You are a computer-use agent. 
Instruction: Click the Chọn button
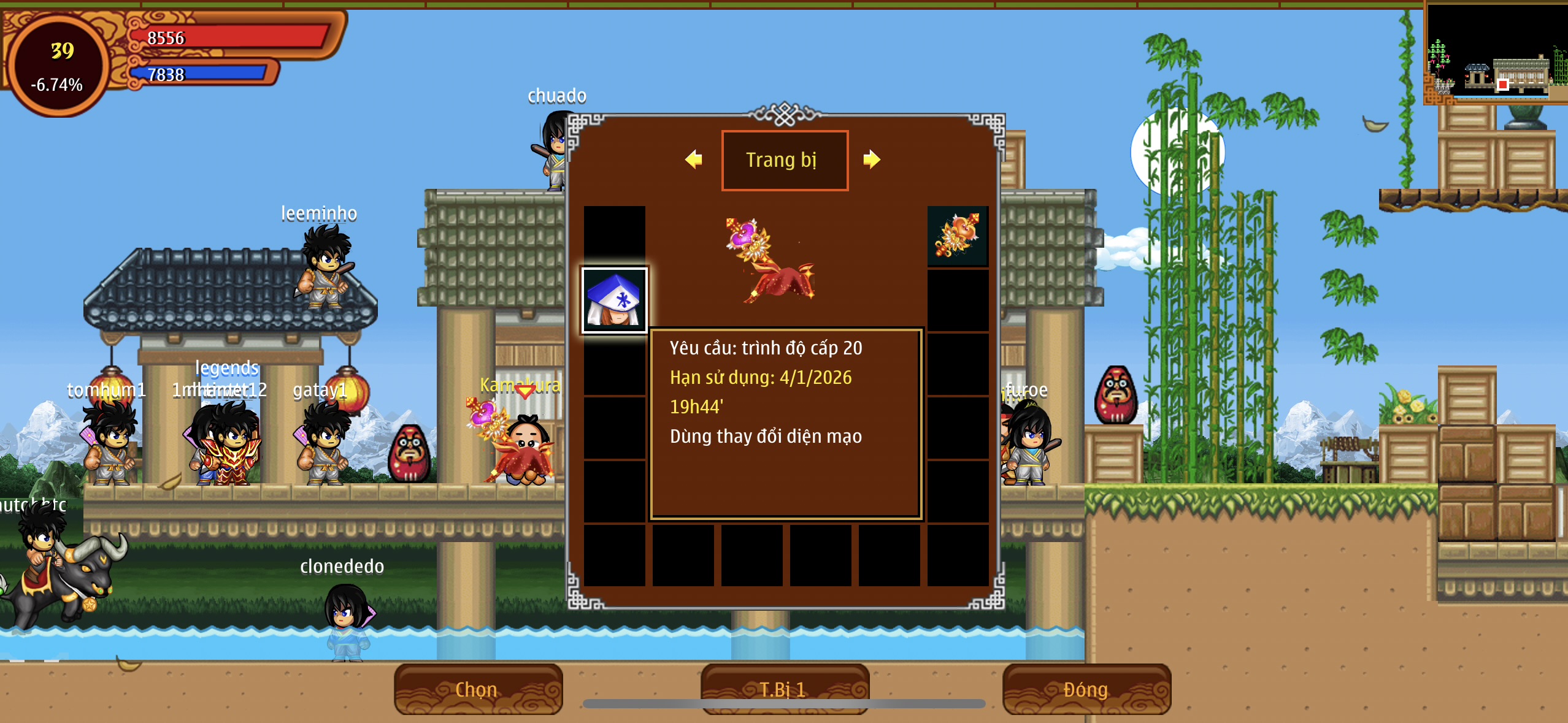477,689
